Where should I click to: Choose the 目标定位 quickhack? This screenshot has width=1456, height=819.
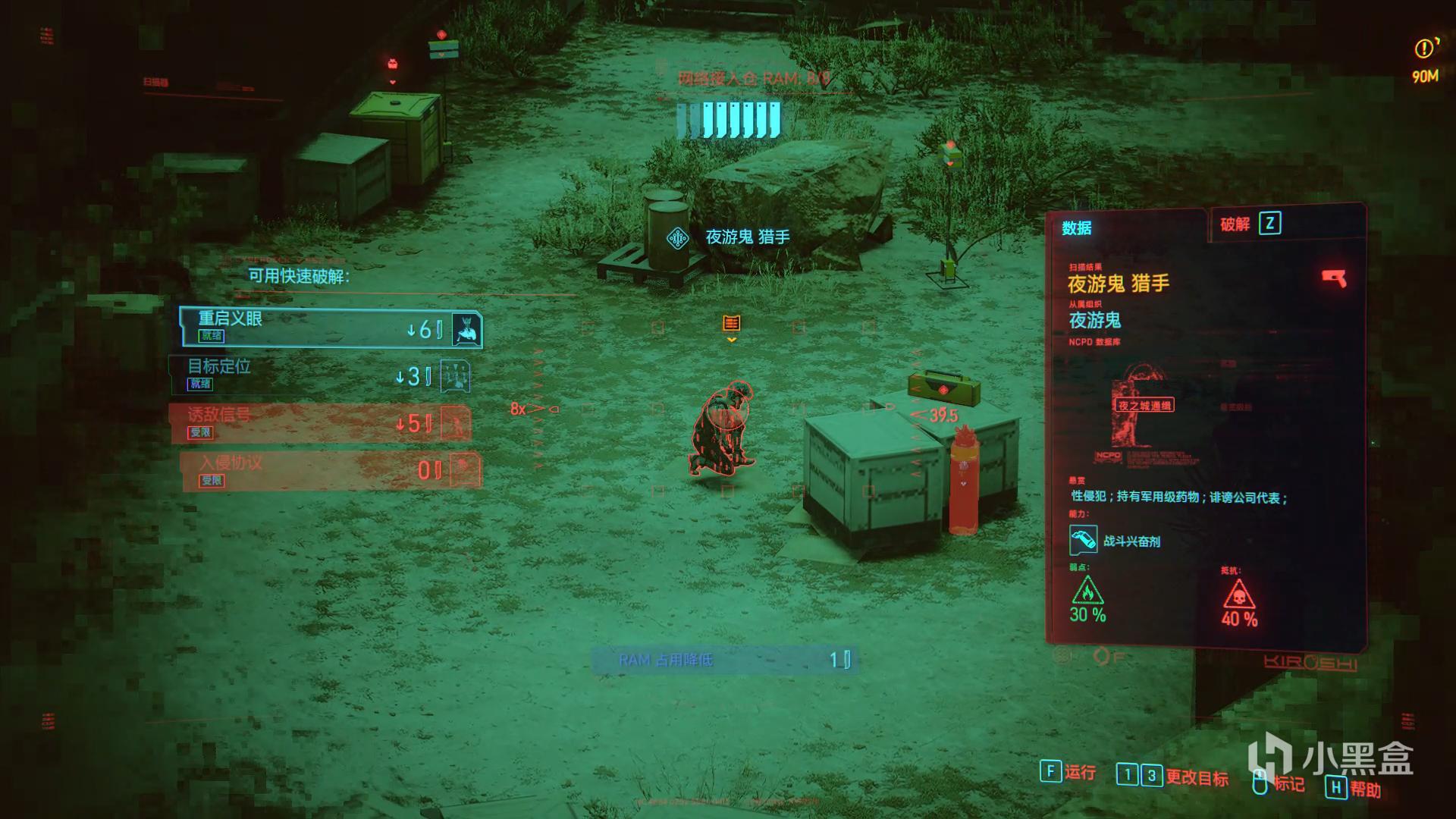click(319, 375)
